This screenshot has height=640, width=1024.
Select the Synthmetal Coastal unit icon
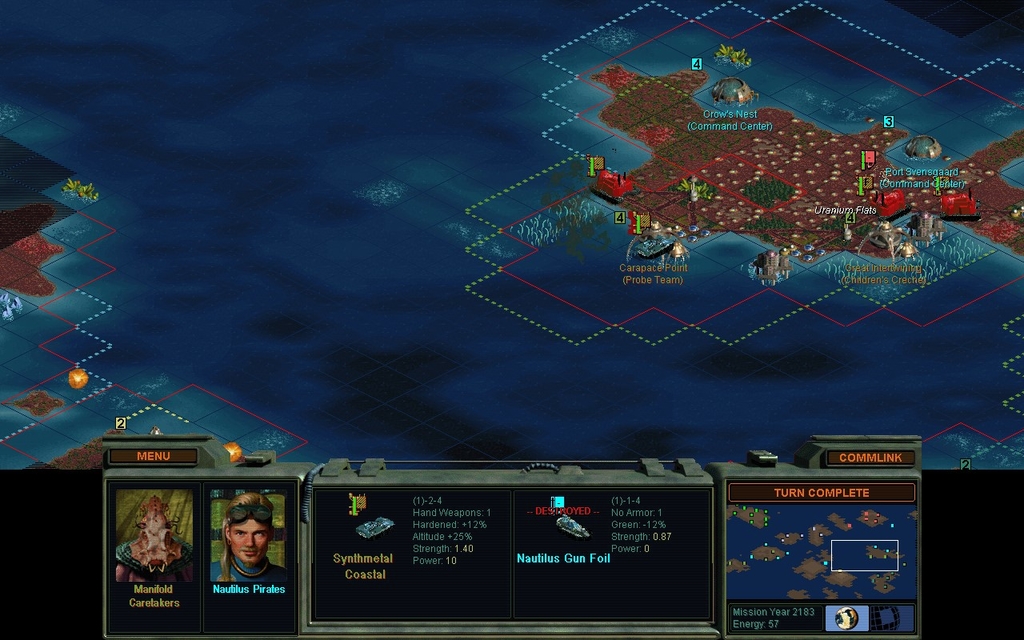click(373, 529)
